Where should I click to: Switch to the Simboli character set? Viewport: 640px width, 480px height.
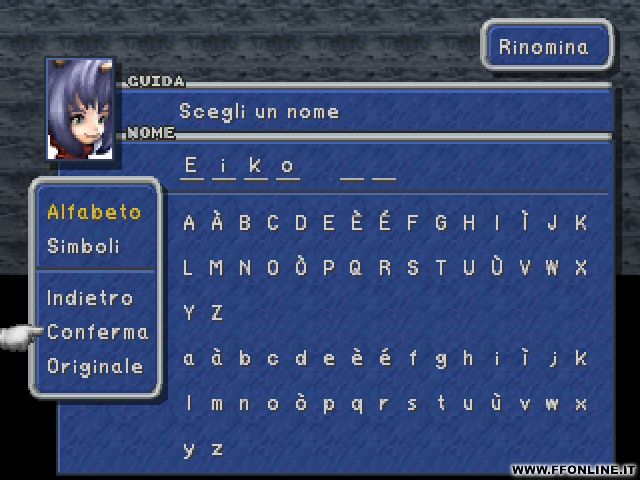pos(83,246)
